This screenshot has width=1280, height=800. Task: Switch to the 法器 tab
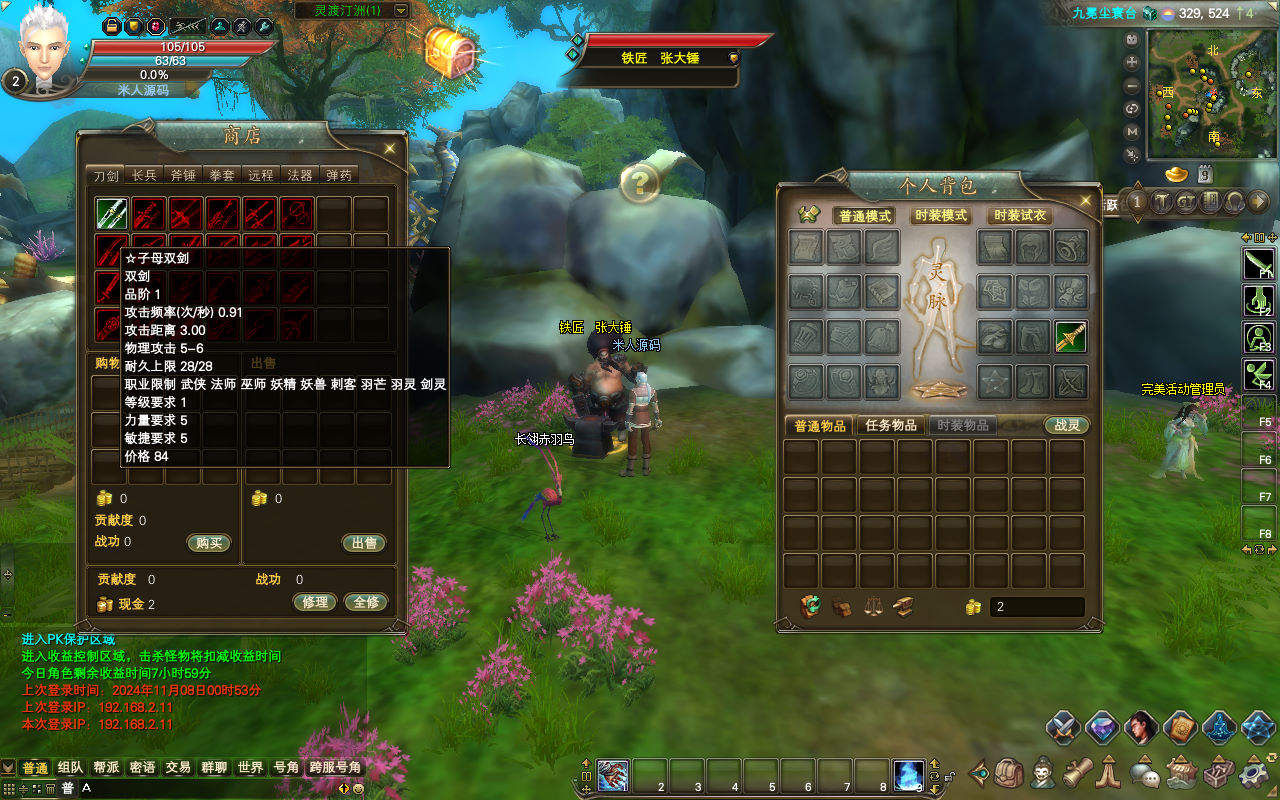[300, 175]
